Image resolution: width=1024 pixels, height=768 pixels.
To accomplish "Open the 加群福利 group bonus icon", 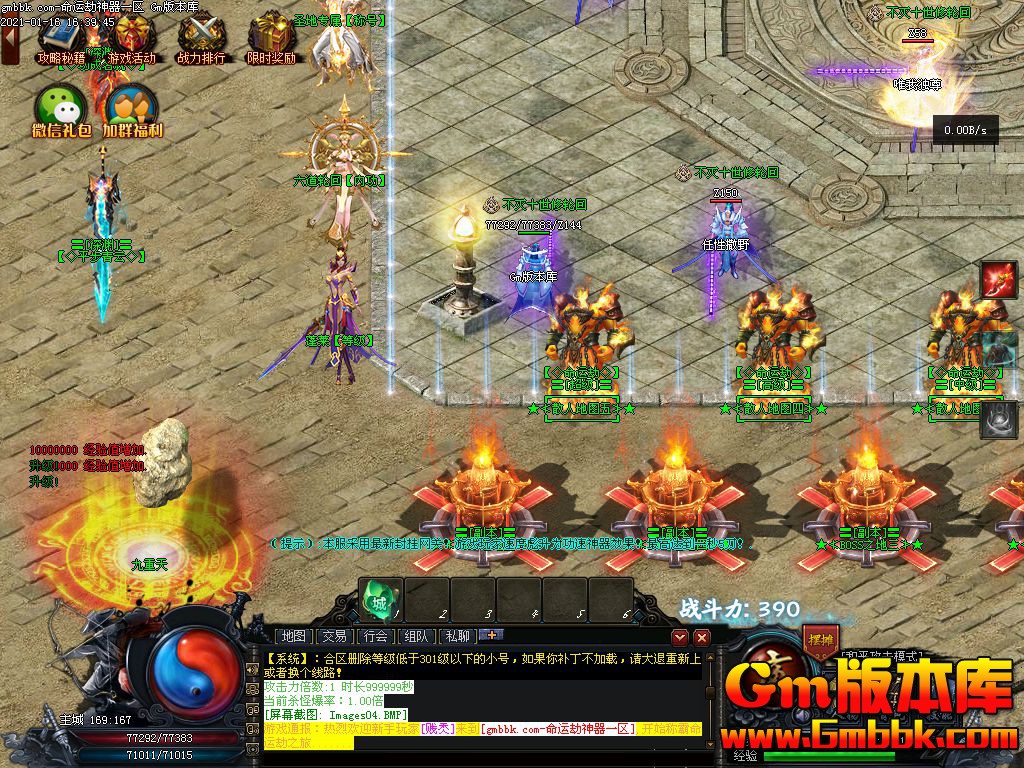I will (x=132, y=108).
